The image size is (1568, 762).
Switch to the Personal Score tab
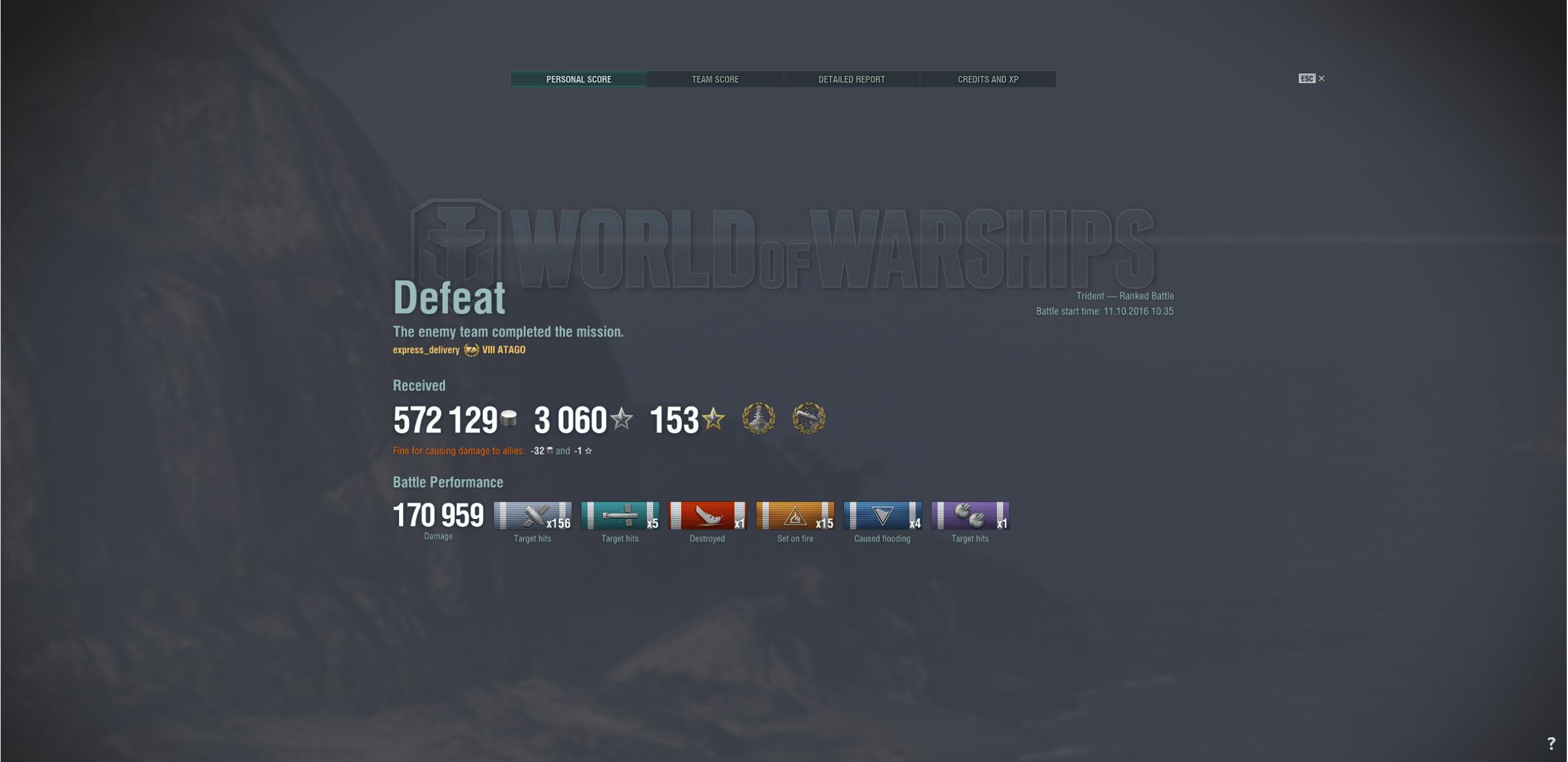point(578,80)
